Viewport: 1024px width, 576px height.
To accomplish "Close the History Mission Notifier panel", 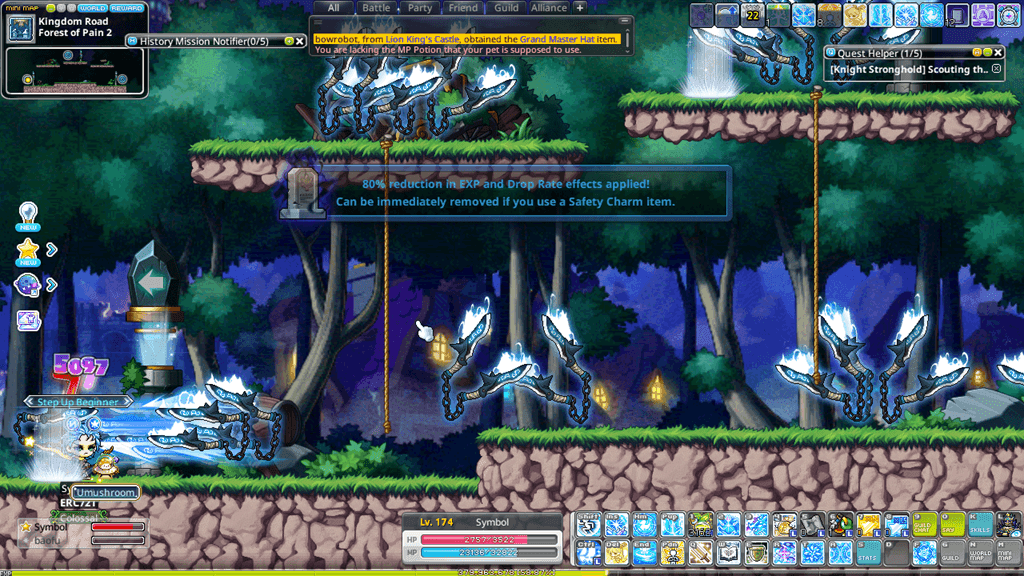I will 299,41.
